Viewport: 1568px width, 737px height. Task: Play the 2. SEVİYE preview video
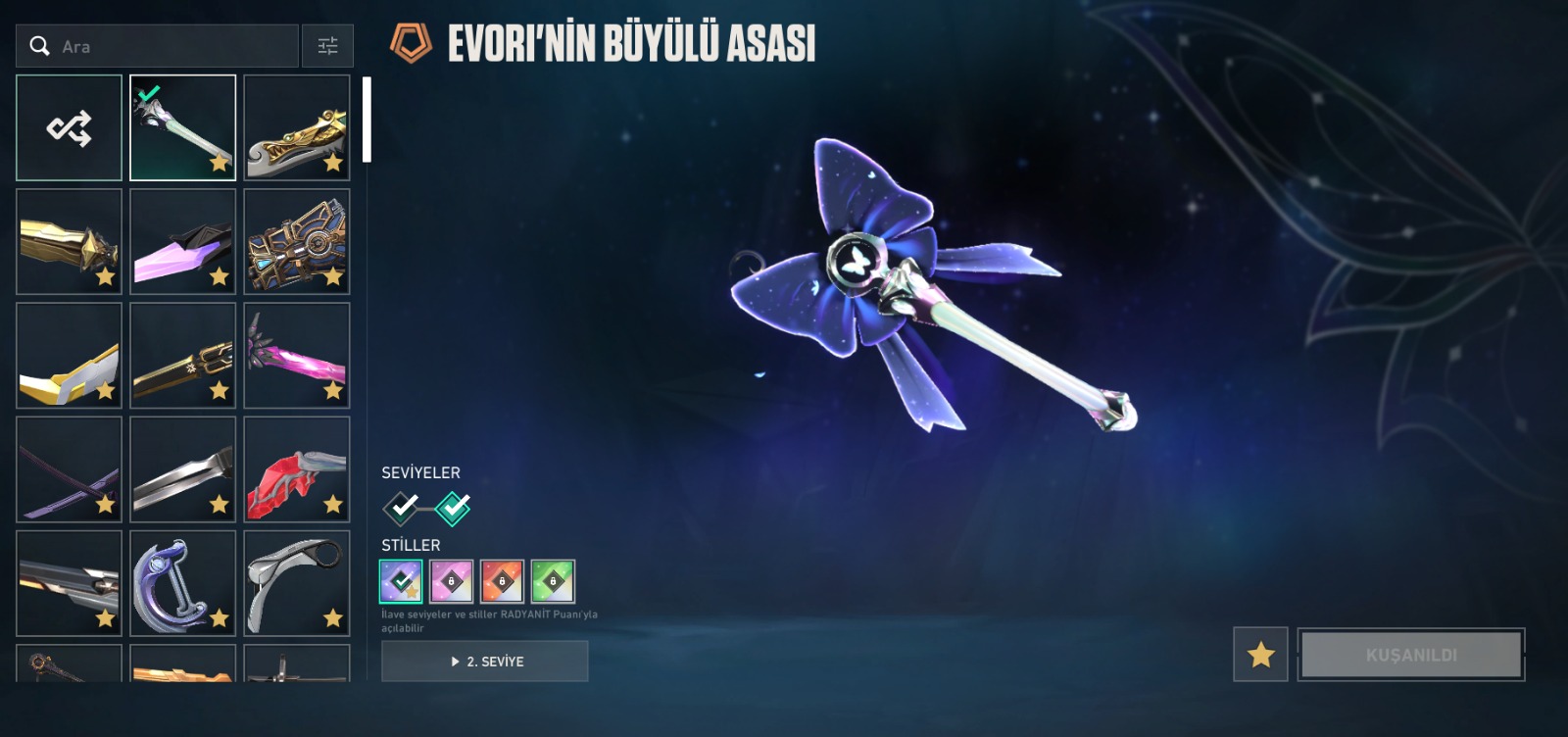(x=485, y=662)
